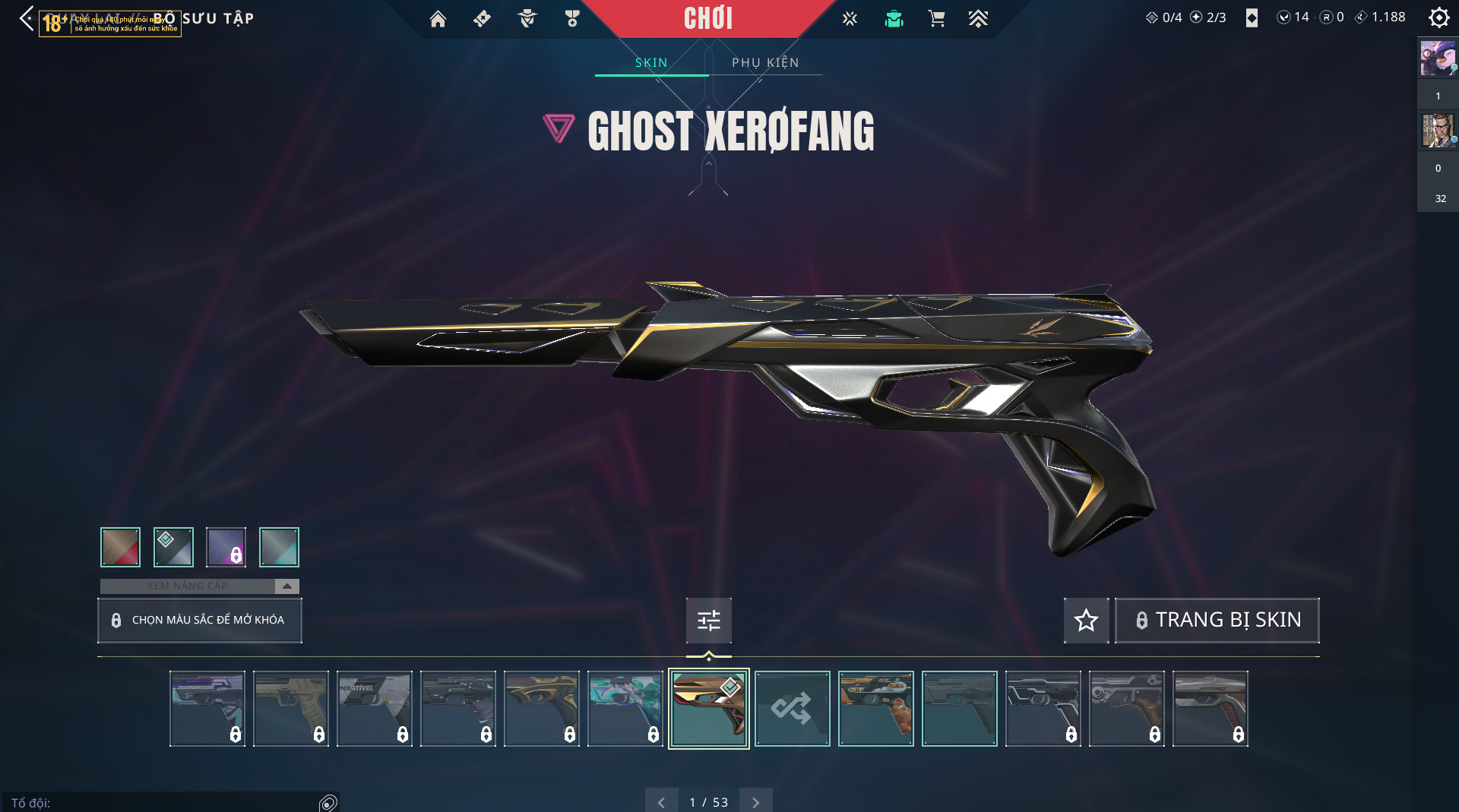Click the TRANG BỊ SKIN equip button
1459x812 pixels.
(x=1217, y=620)
